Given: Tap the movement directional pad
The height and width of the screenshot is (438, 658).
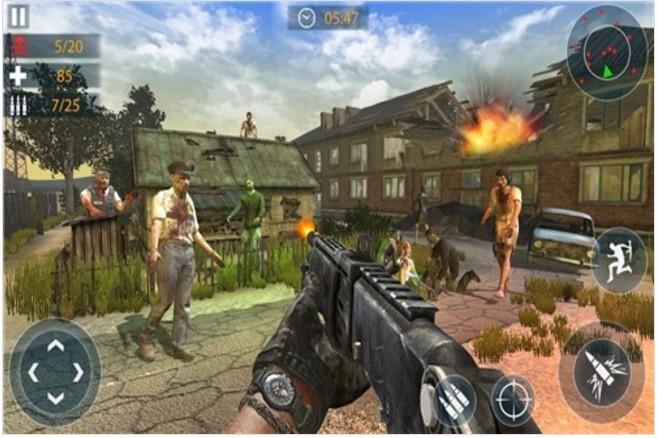Looking at the screenshot, I should point(55,372).
